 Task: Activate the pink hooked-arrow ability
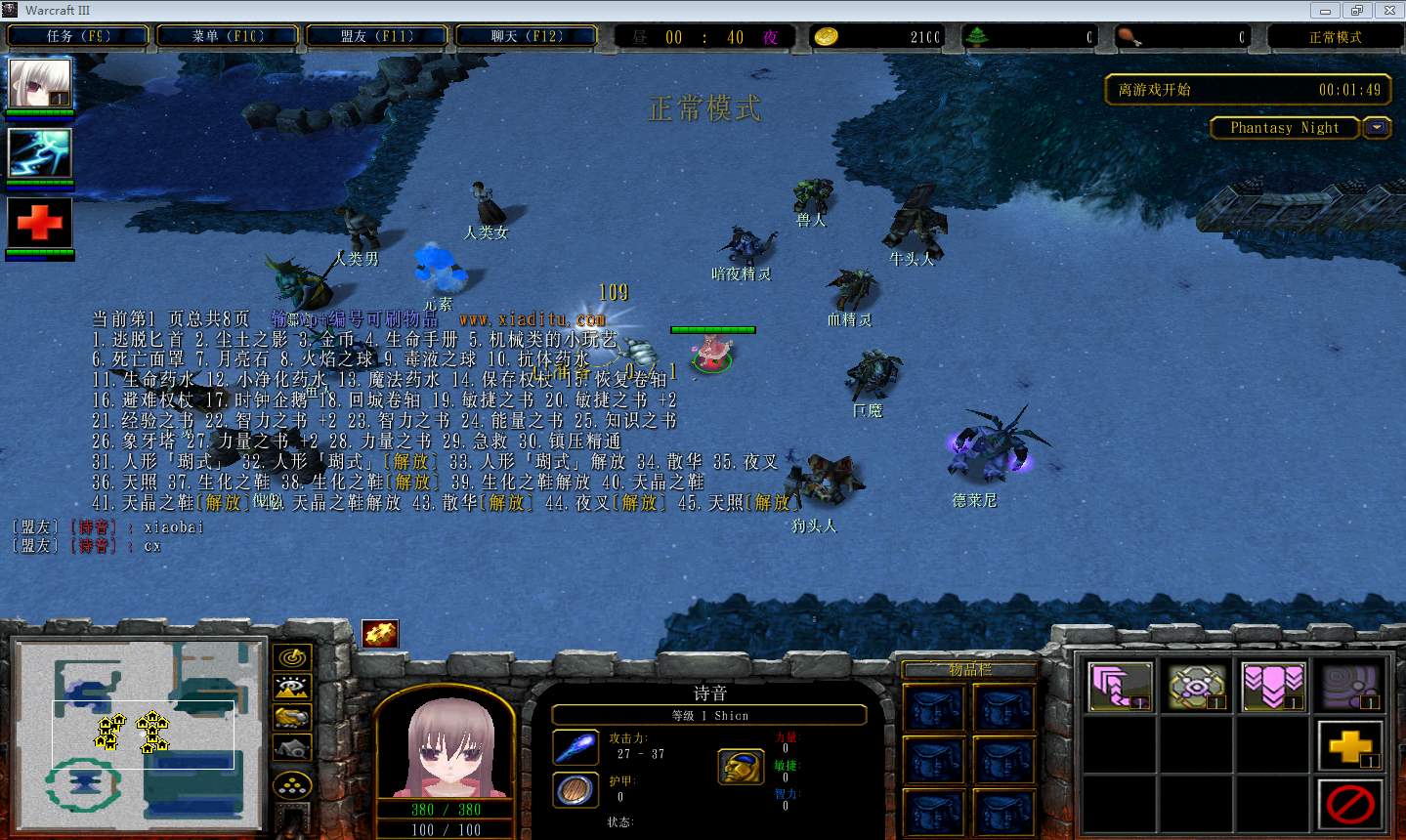pos(1120,685)
